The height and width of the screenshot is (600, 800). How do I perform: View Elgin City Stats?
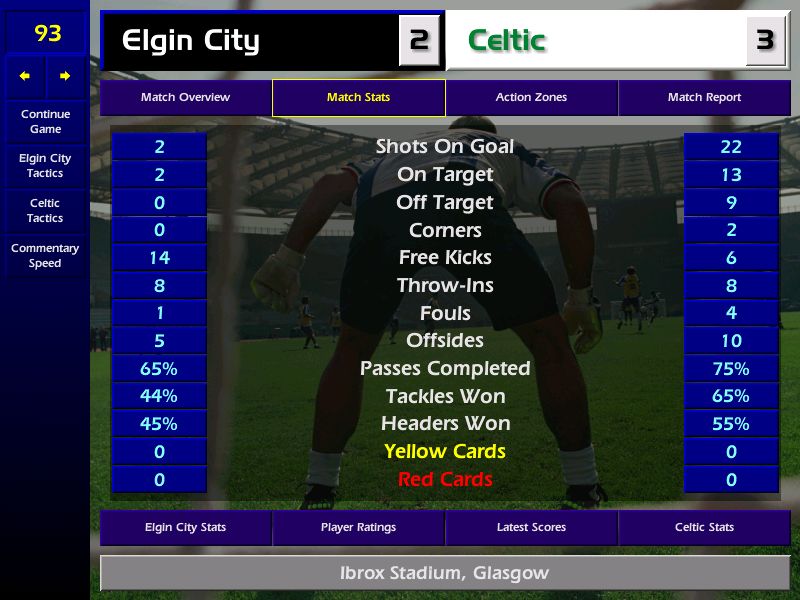click(185, 527)
